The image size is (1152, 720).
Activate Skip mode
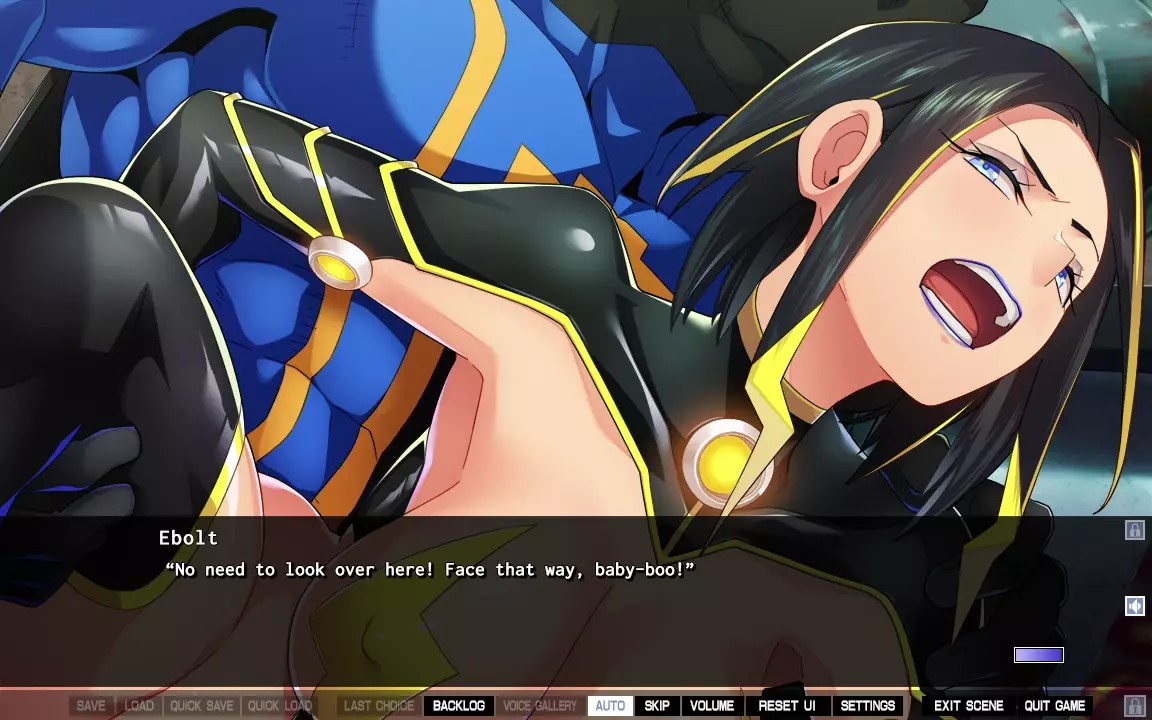[x=656, y=706]
